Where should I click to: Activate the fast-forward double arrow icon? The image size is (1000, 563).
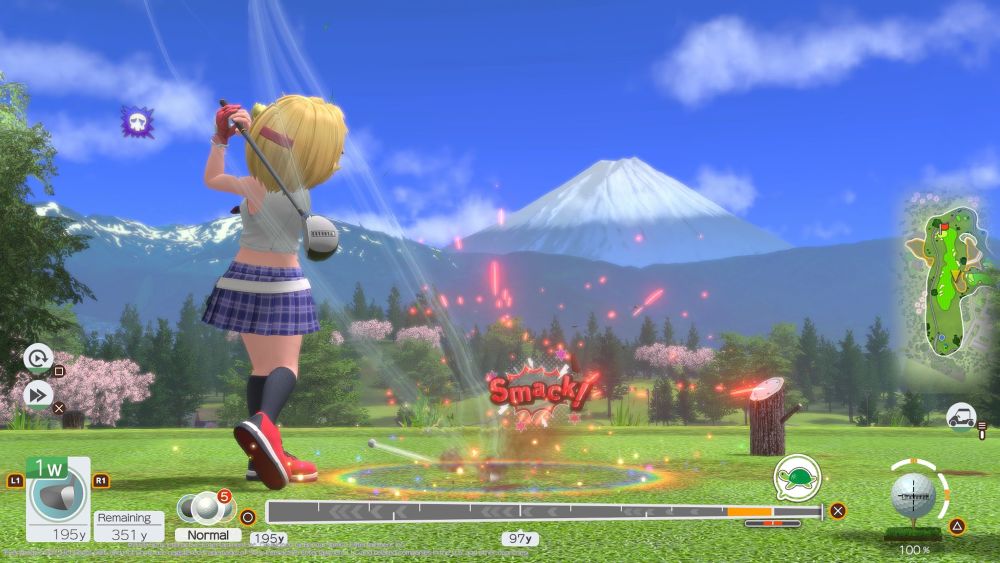click(x=38, y=395)
